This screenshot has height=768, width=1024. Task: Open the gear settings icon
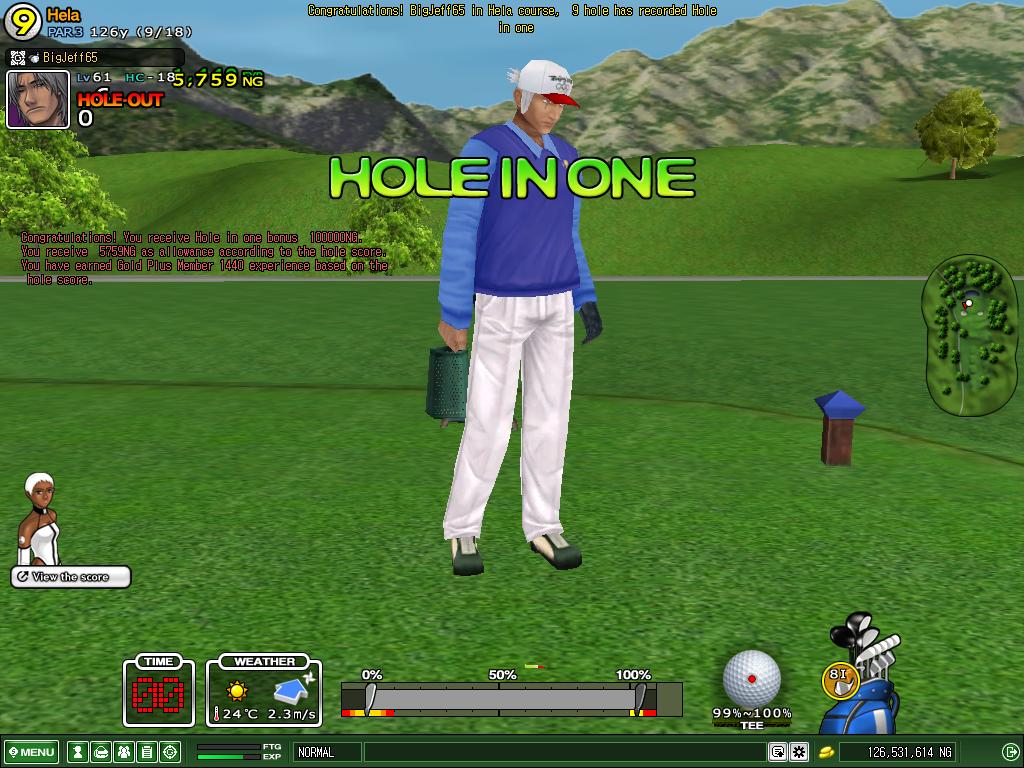pyautogui.click(x=799, y=752)
